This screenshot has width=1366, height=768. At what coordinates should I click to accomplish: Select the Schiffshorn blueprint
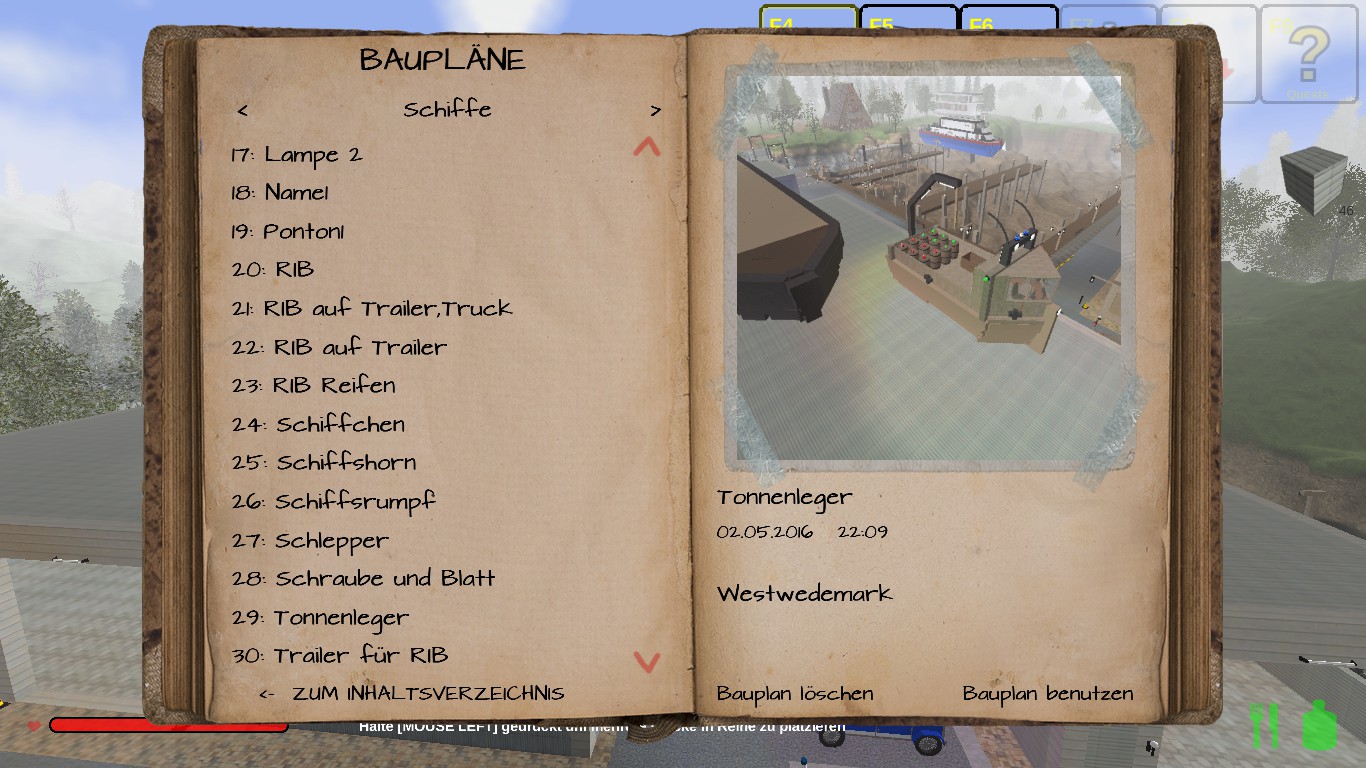pos(324,463)
